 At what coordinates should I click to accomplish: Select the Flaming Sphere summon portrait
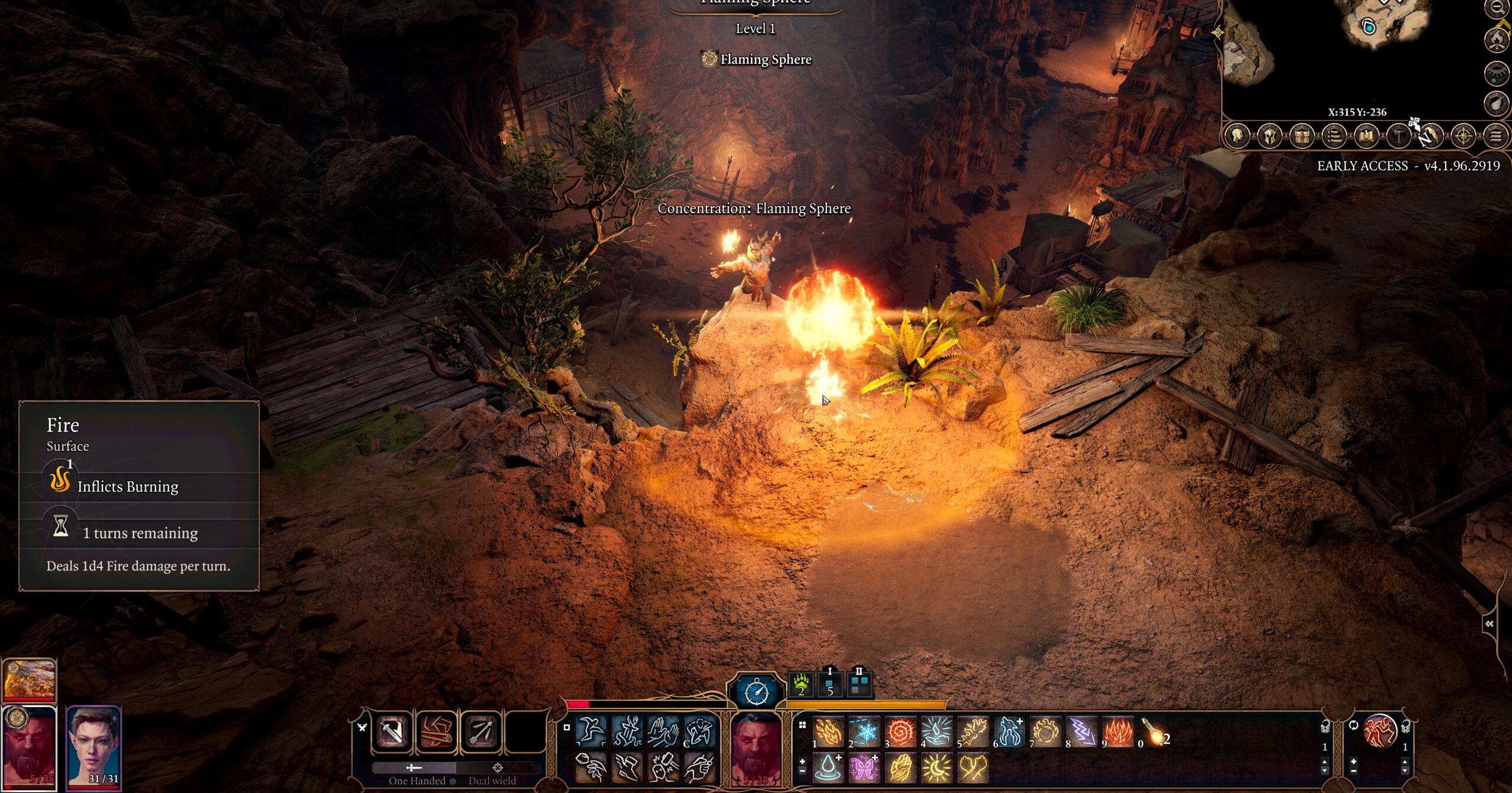30,680
